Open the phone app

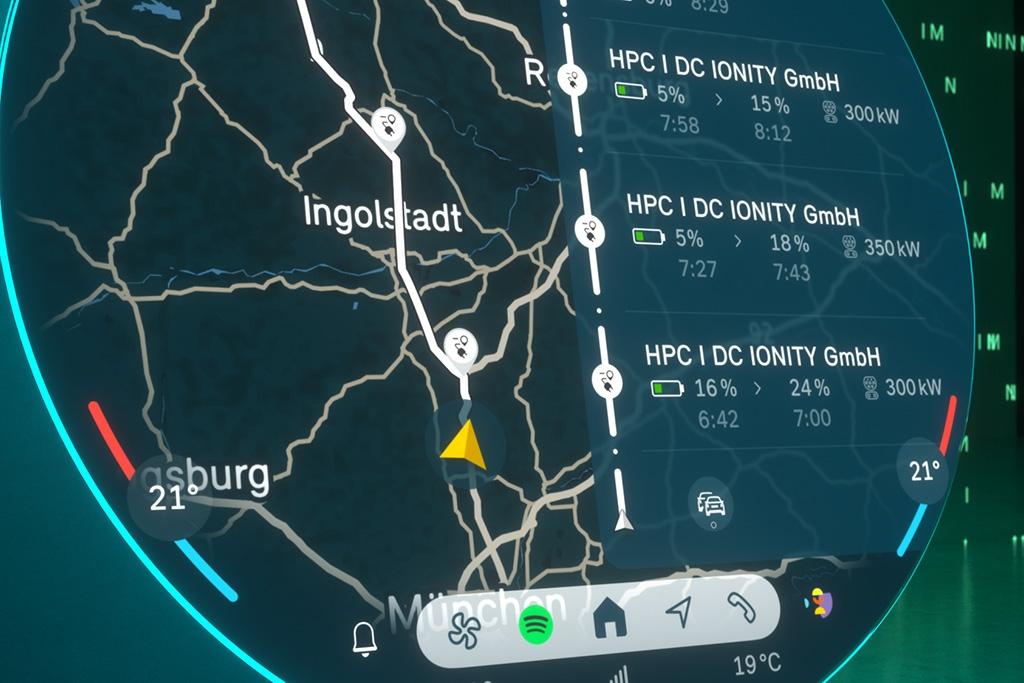click(x=742, y=606)
